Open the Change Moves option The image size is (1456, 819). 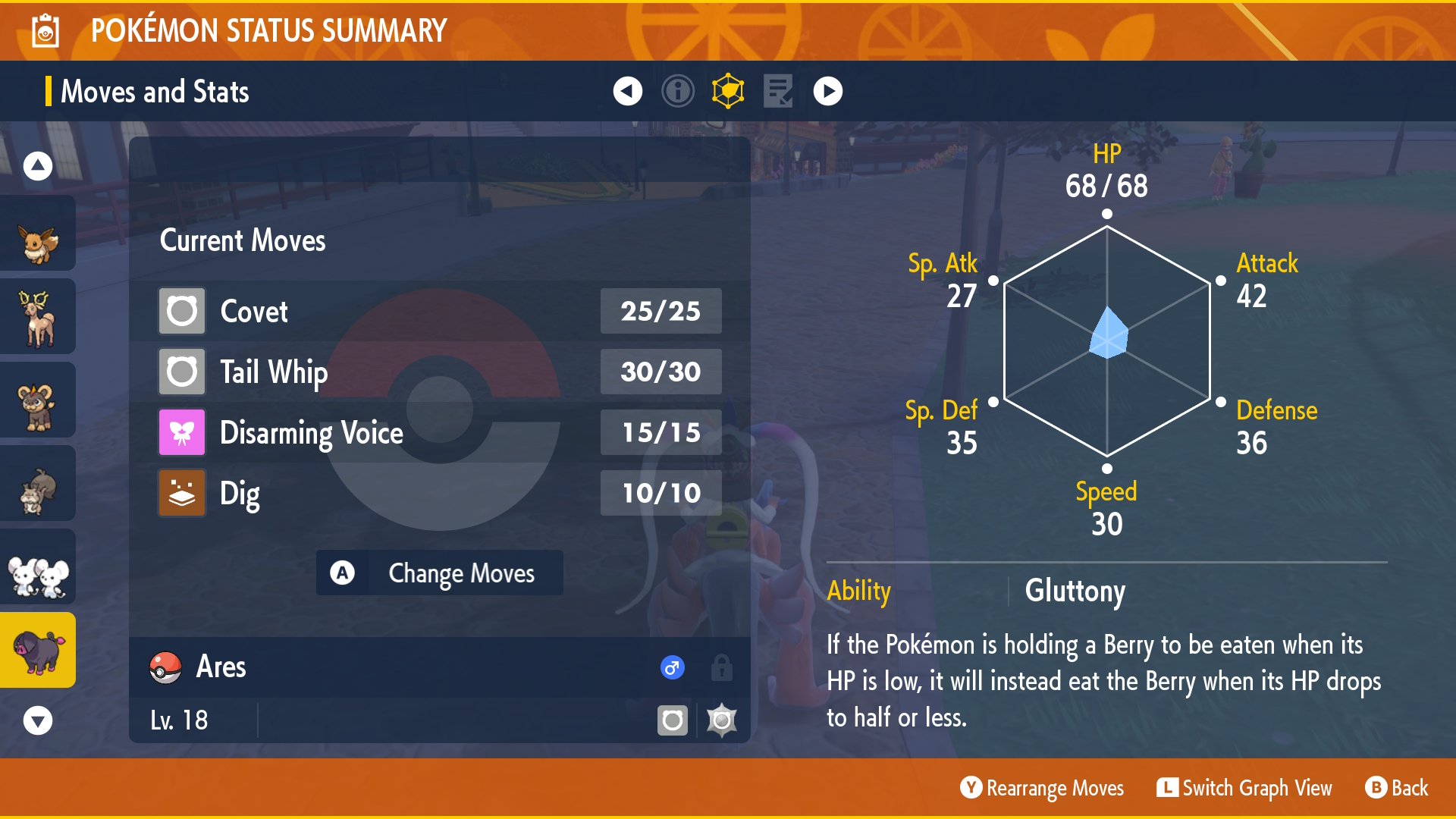point(440,573)
